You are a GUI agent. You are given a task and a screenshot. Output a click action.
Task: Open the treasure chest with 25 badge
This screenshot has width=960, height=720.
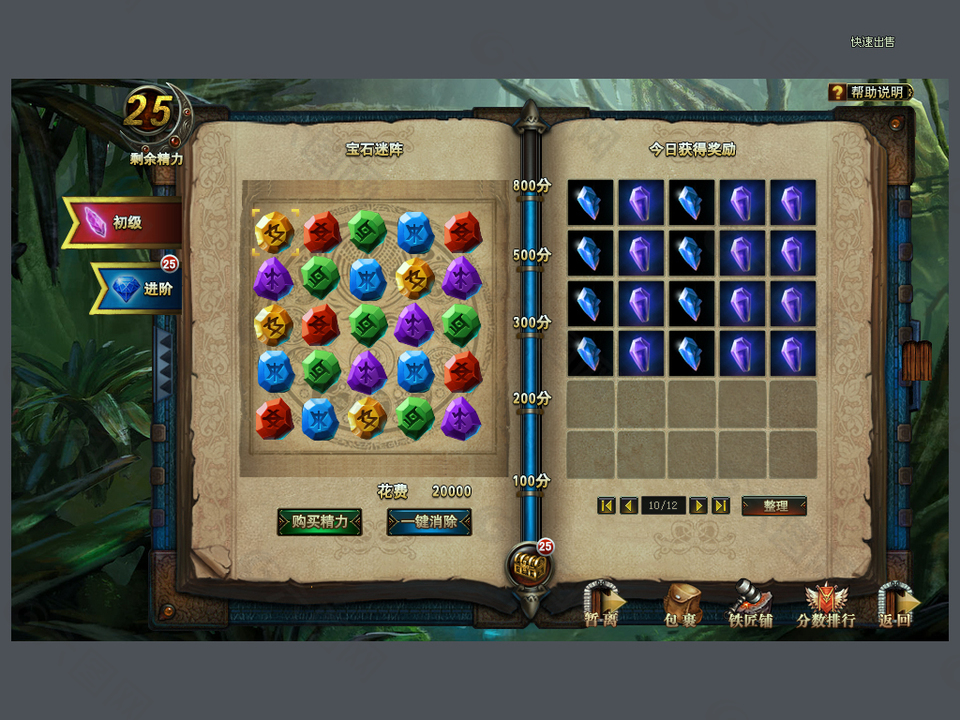point(529,567)
